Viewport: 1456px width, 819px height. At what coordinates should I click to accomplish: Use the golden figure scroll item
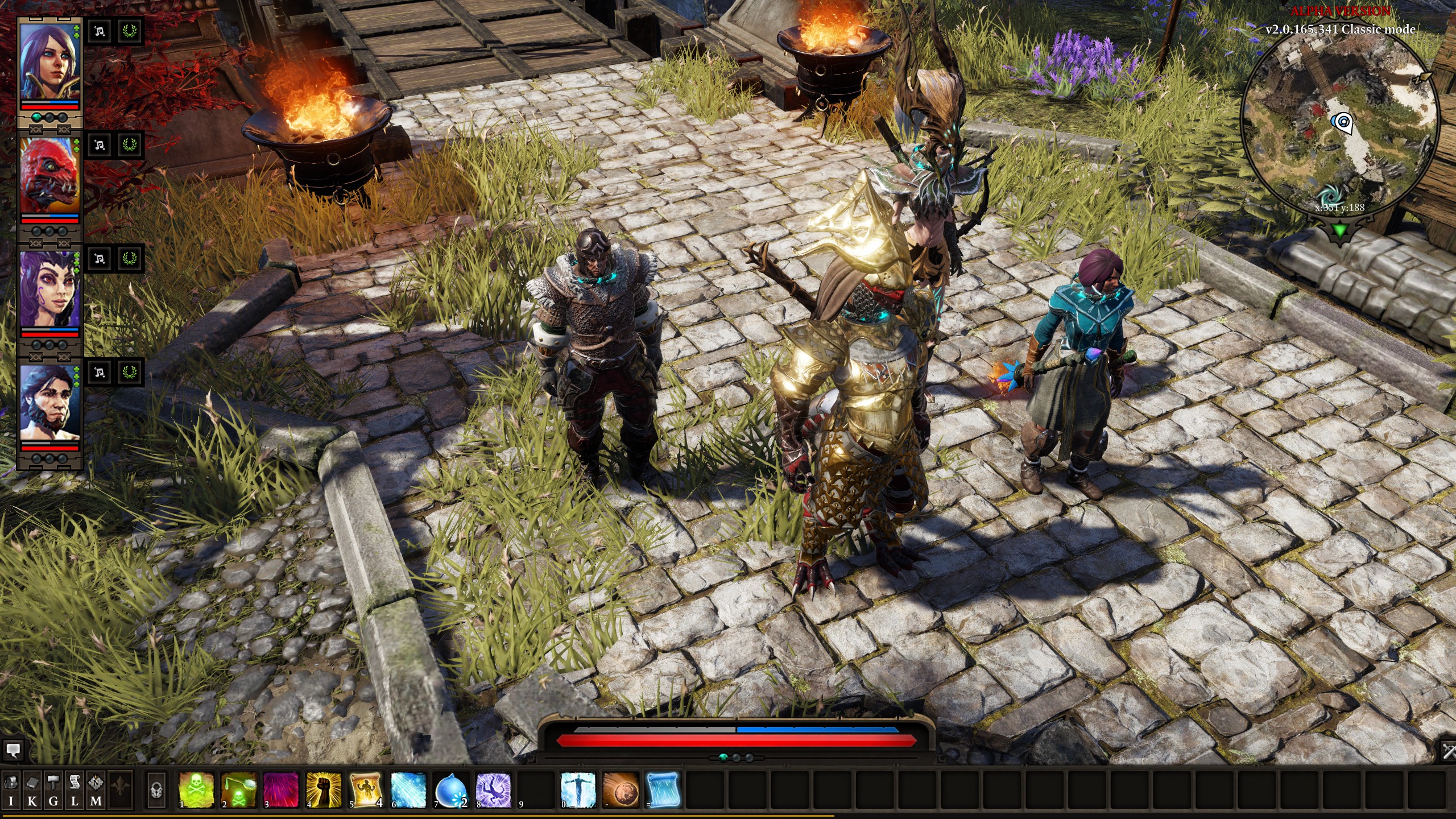coord(366,790)
